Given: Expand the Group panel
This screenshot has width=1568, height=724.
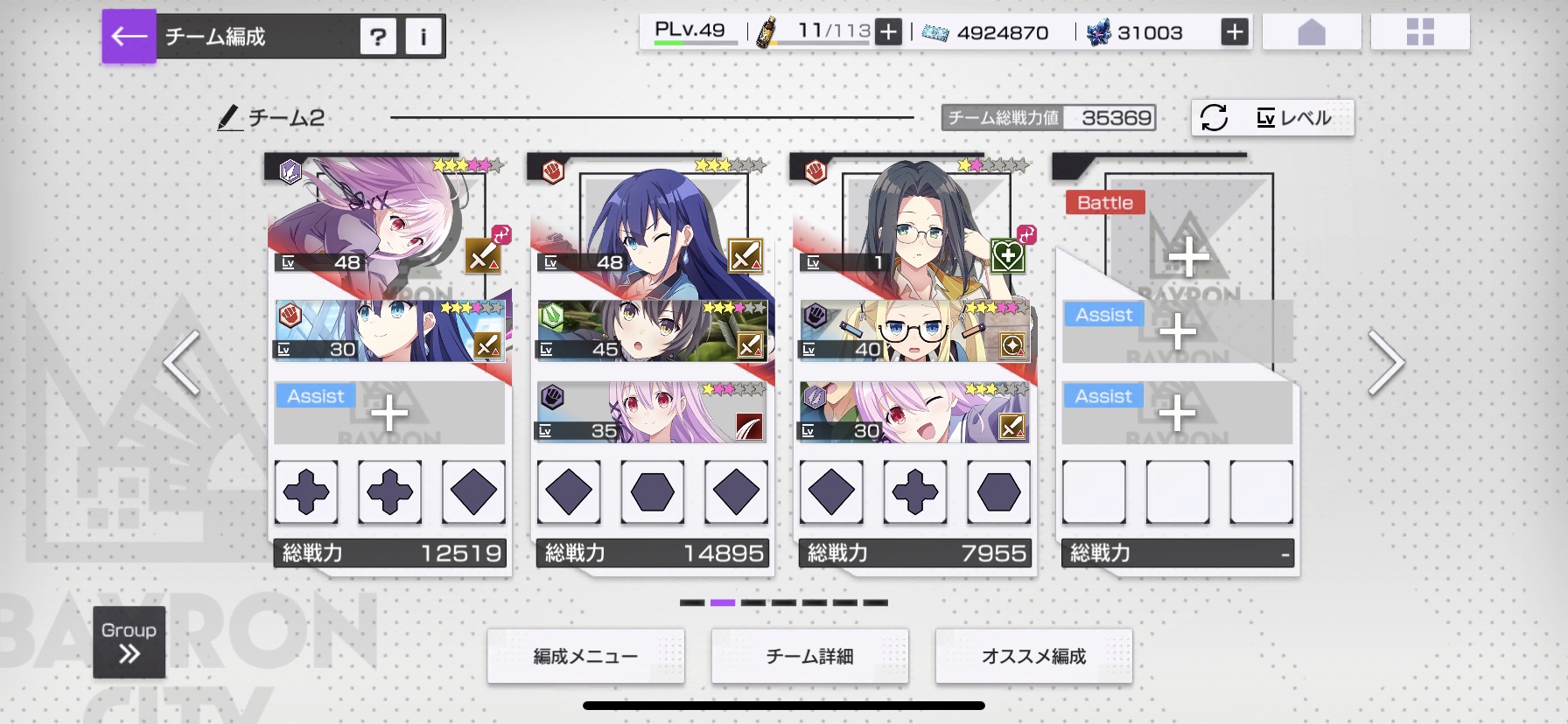Looking at the screenshot, I should [x=129, y=643].
